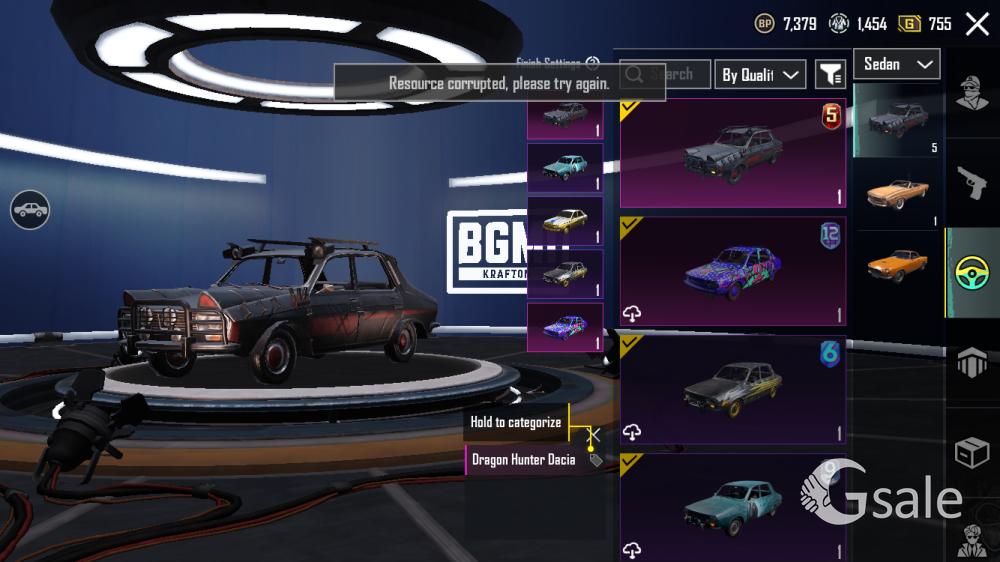The image size is (1000, 562).
Task: Click the round car icon button
Action: click(x=31, y=209)
